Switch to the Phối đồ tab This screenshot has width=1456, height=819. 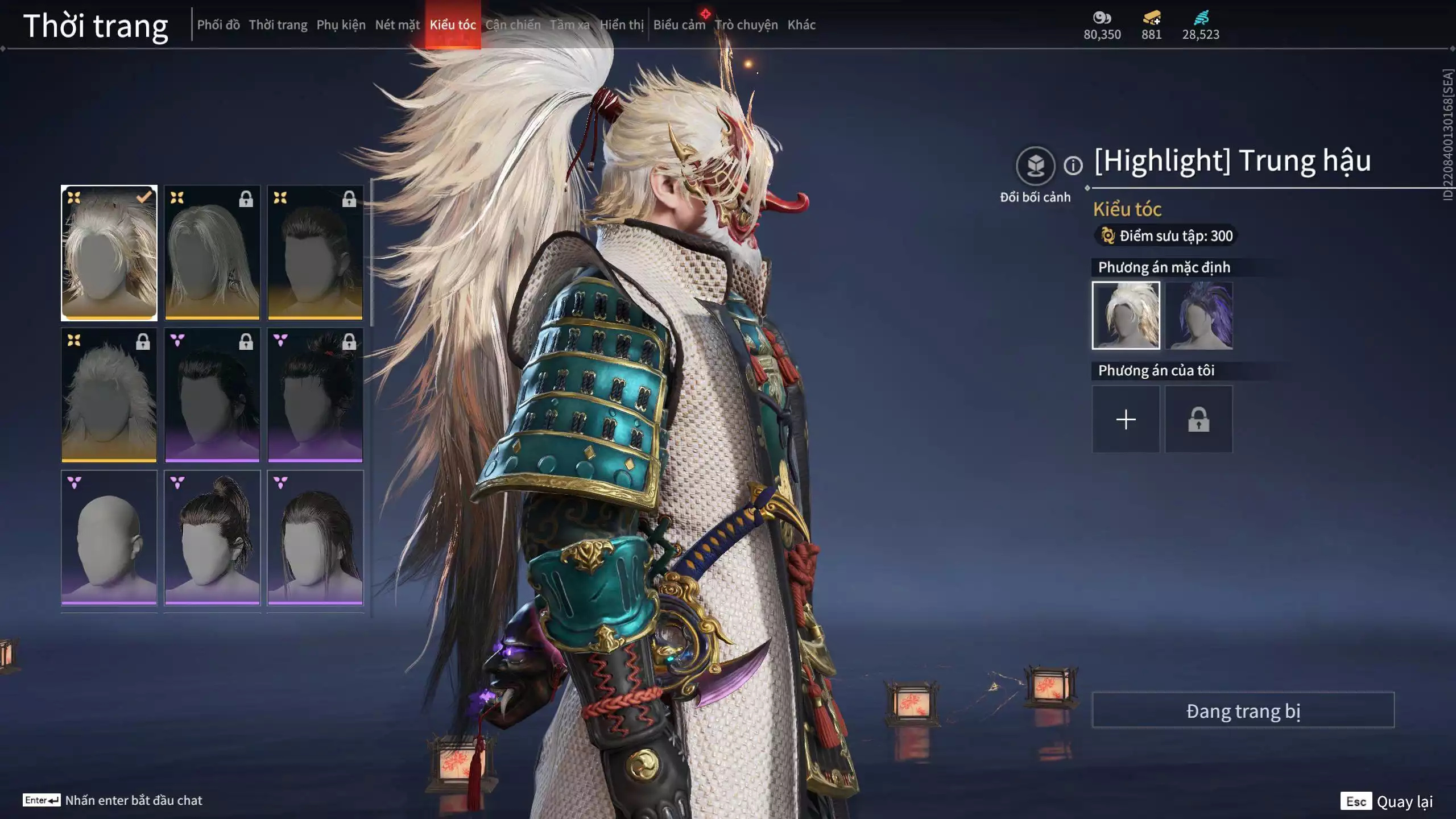pyautogui.click(x=218, y=25)
